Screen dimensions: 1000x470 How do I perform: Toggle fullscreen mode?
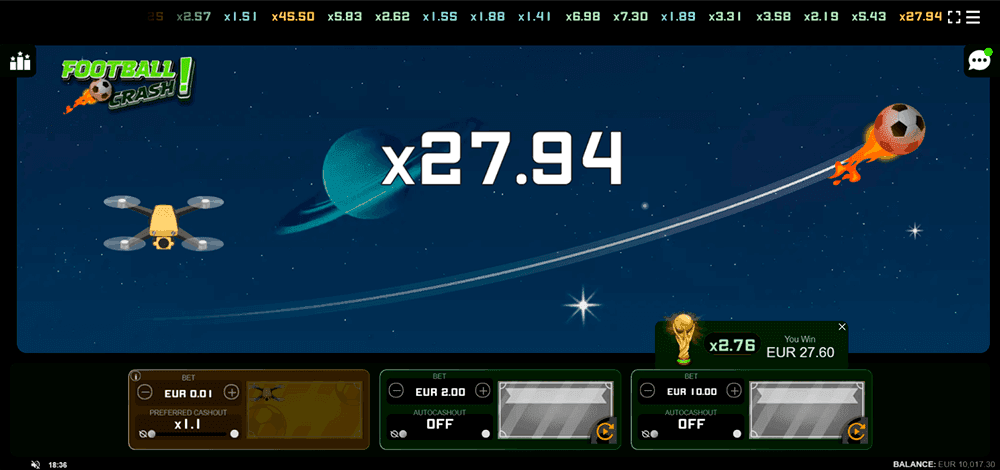(x=953, y=17)
